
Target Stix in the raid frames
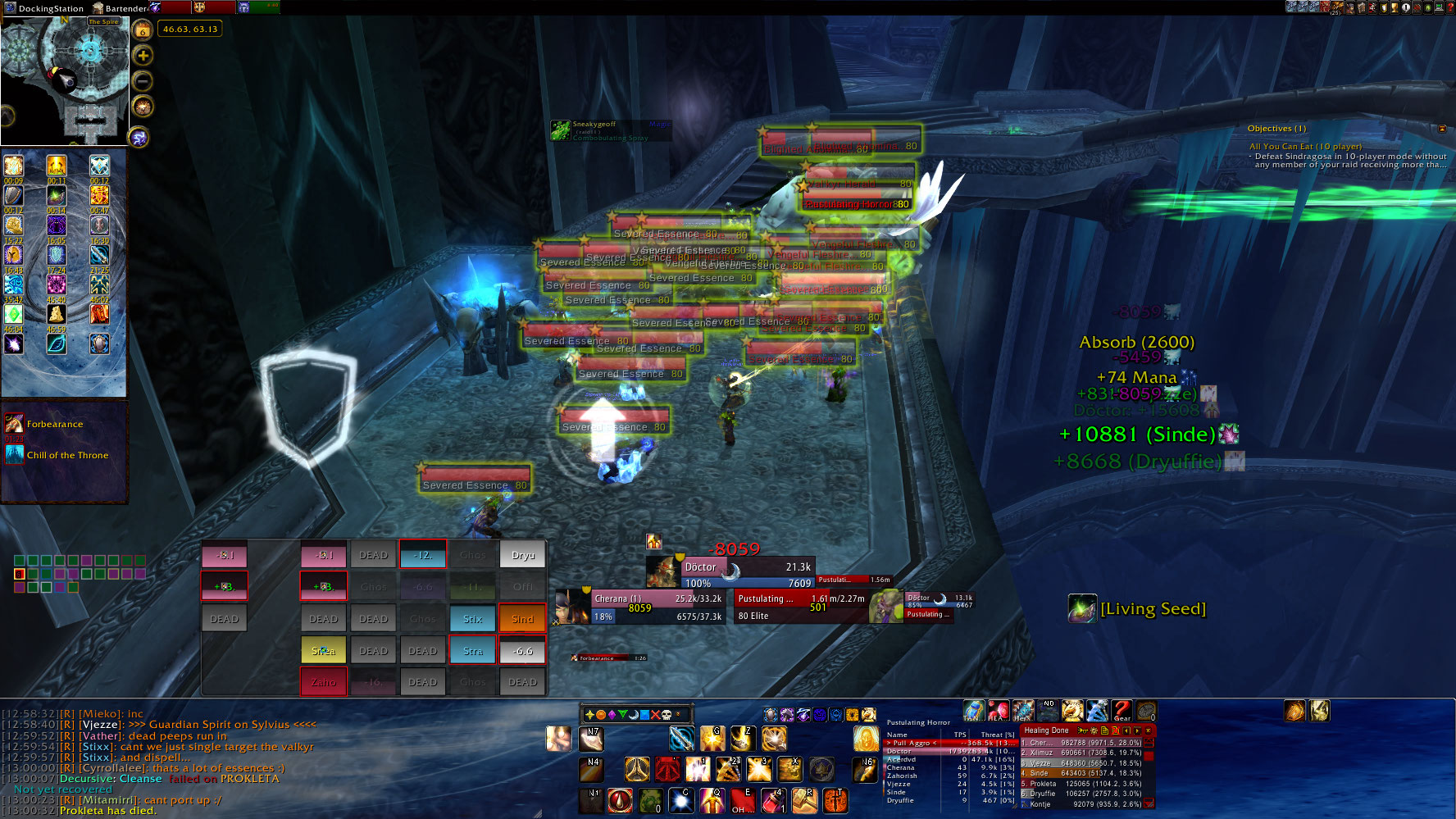coord(472,619)
